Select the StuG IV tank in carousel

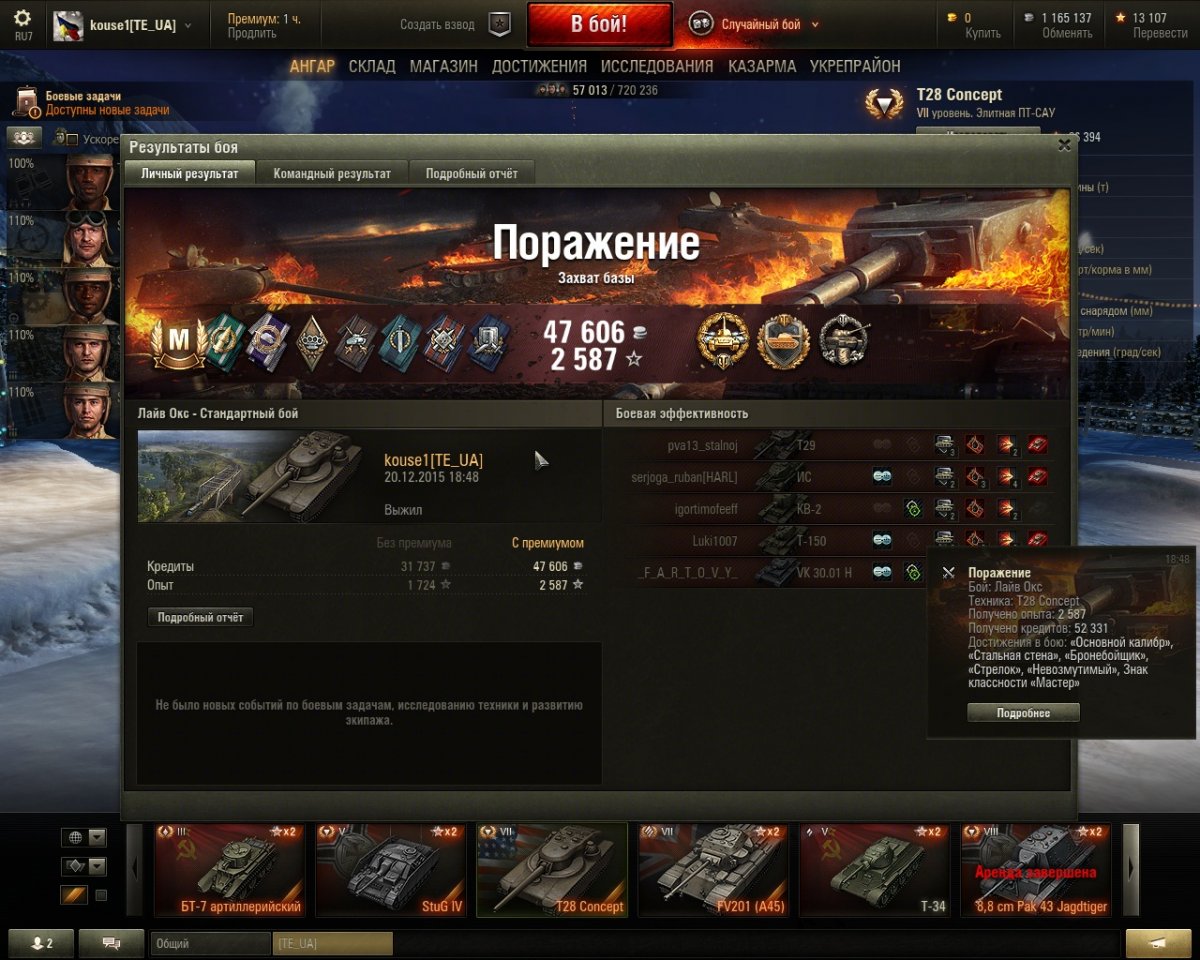pos(391,869)
